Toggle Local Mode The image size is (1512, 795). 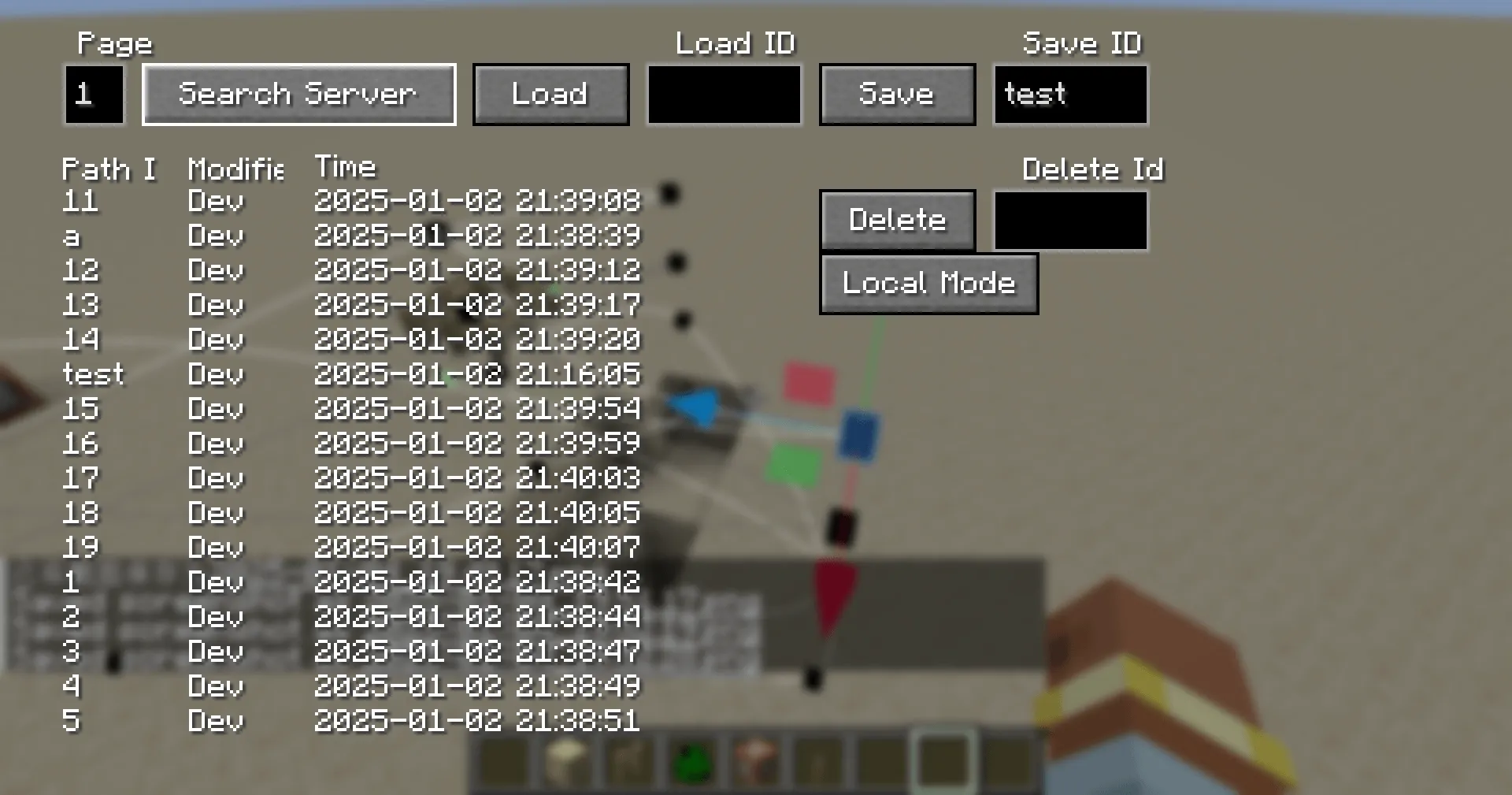tap(928, 284)
